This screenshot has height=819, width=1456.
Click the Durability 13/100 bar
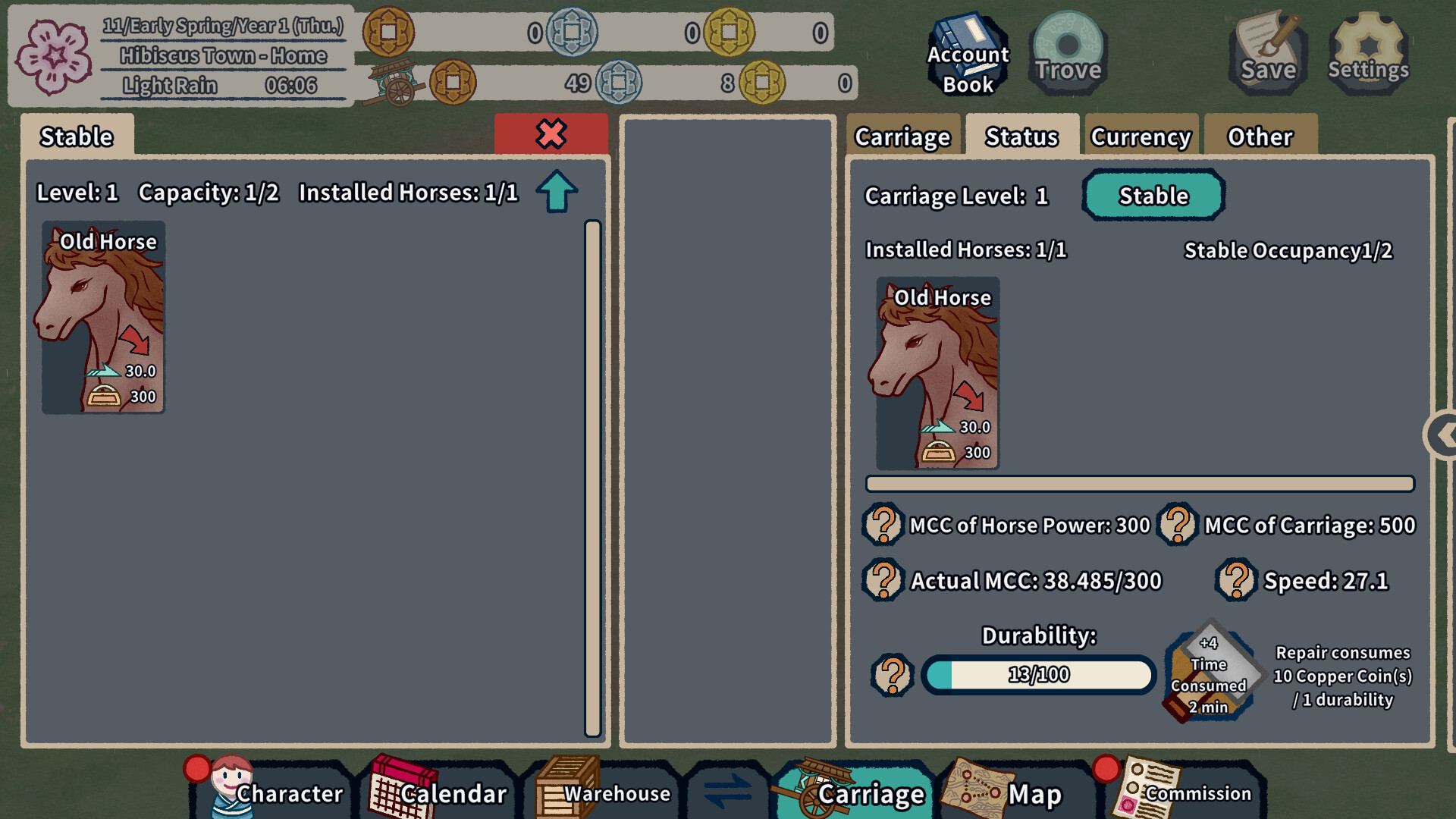(1037, 674)
